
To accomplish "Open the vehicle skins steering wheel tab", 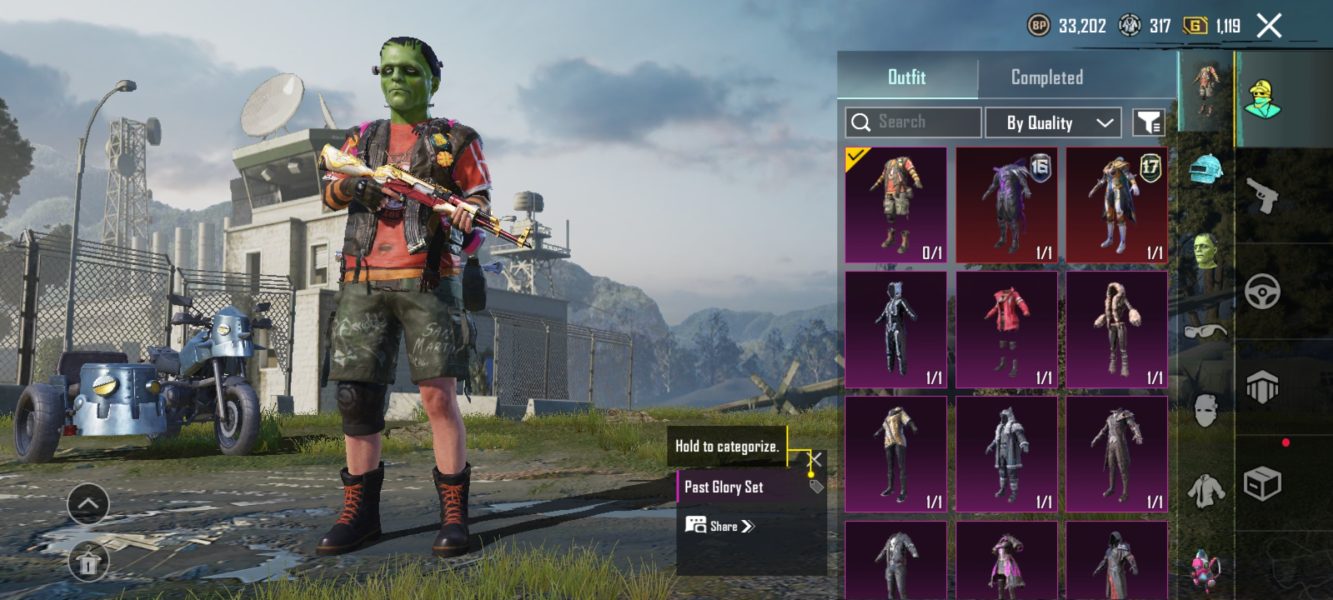I will (x=1263, y=291).
